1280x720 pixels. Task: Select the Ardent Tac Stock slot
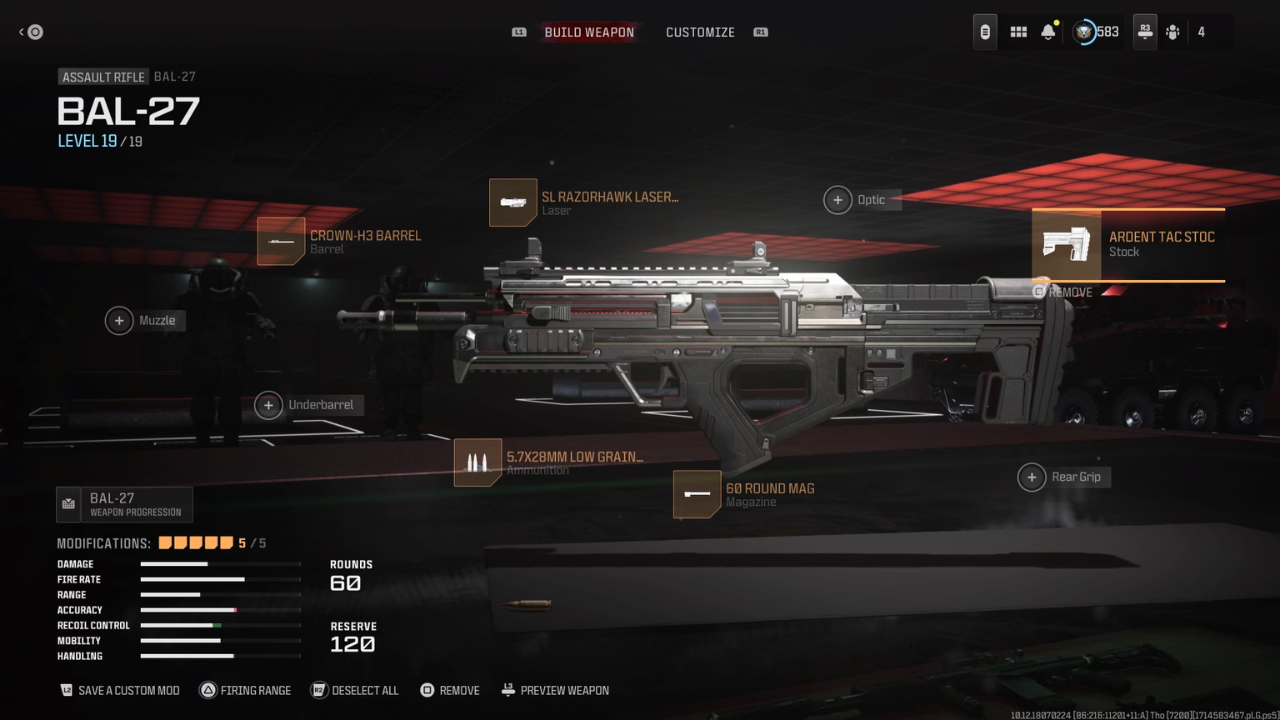pyautogui.click(x=1128, y=244)
